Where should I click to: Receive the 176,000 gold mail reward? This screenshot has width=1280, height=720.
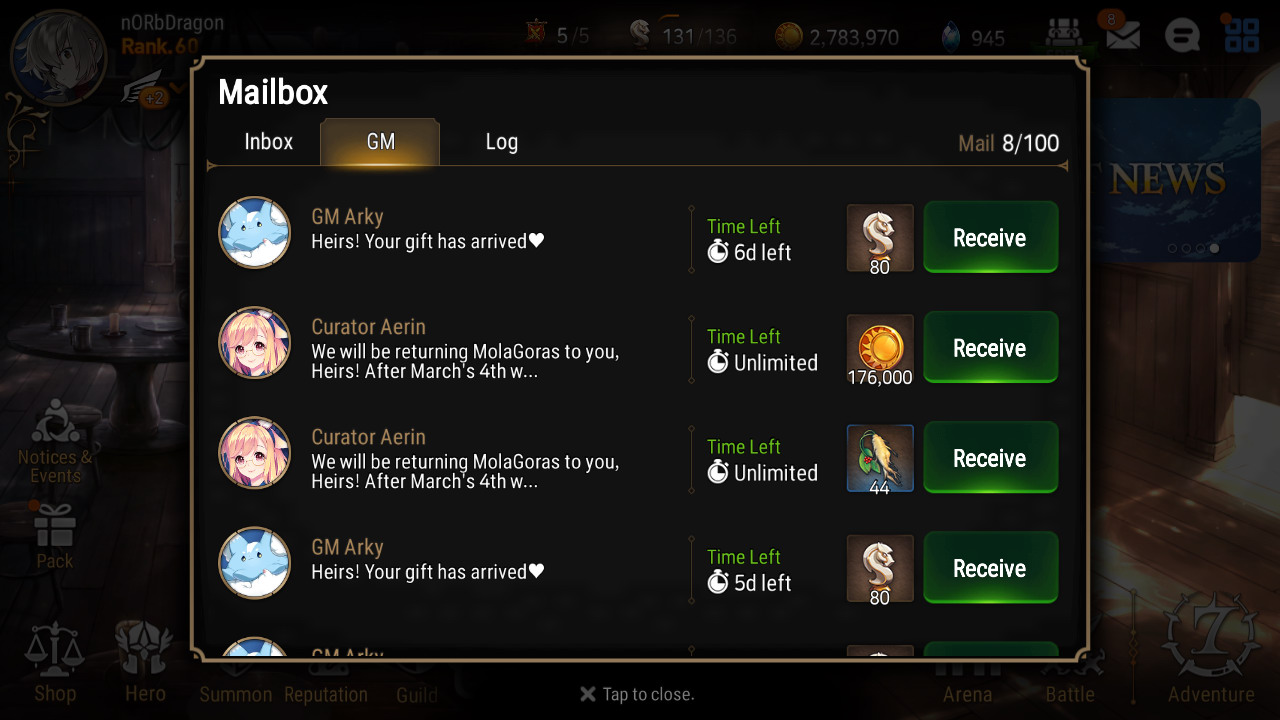[990, 348]
